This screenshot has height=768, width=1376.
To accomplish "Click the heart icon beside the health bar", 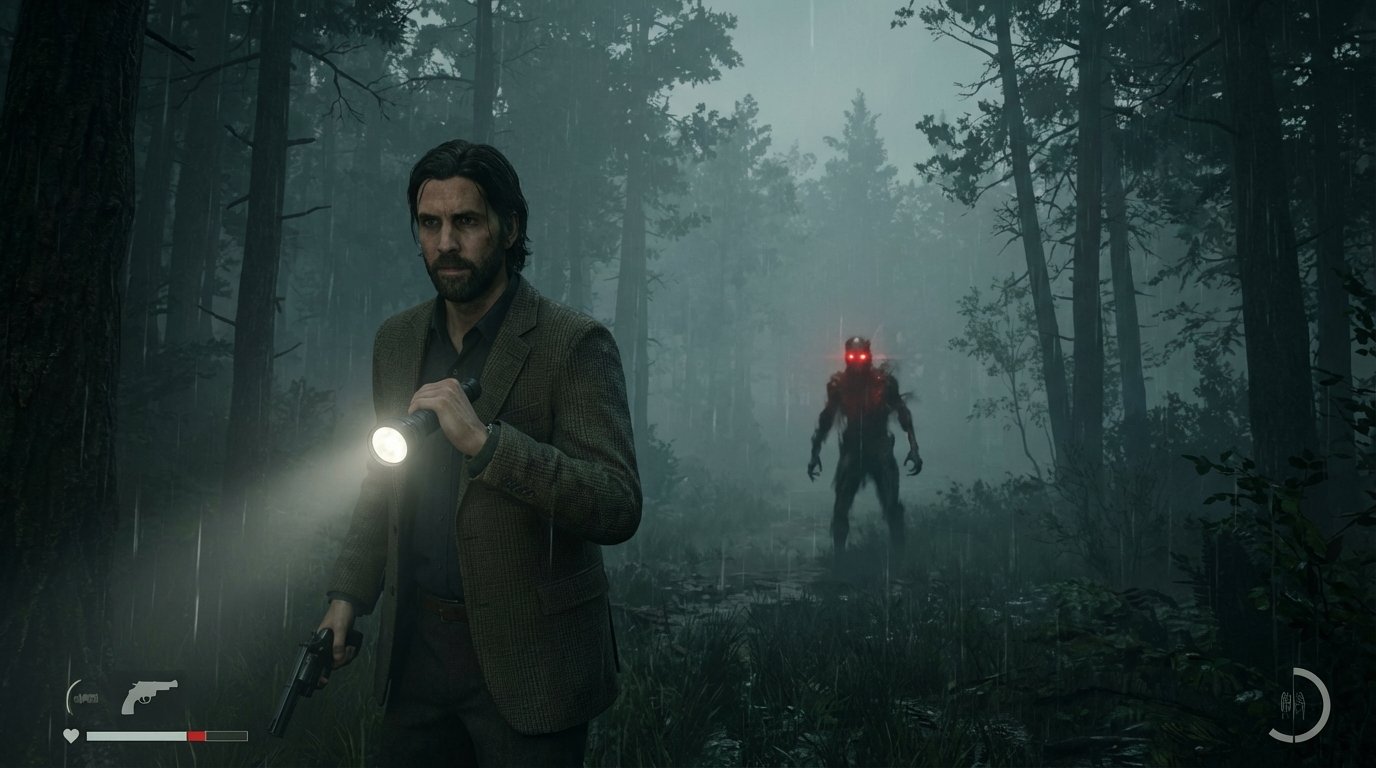I will point(70,735).
